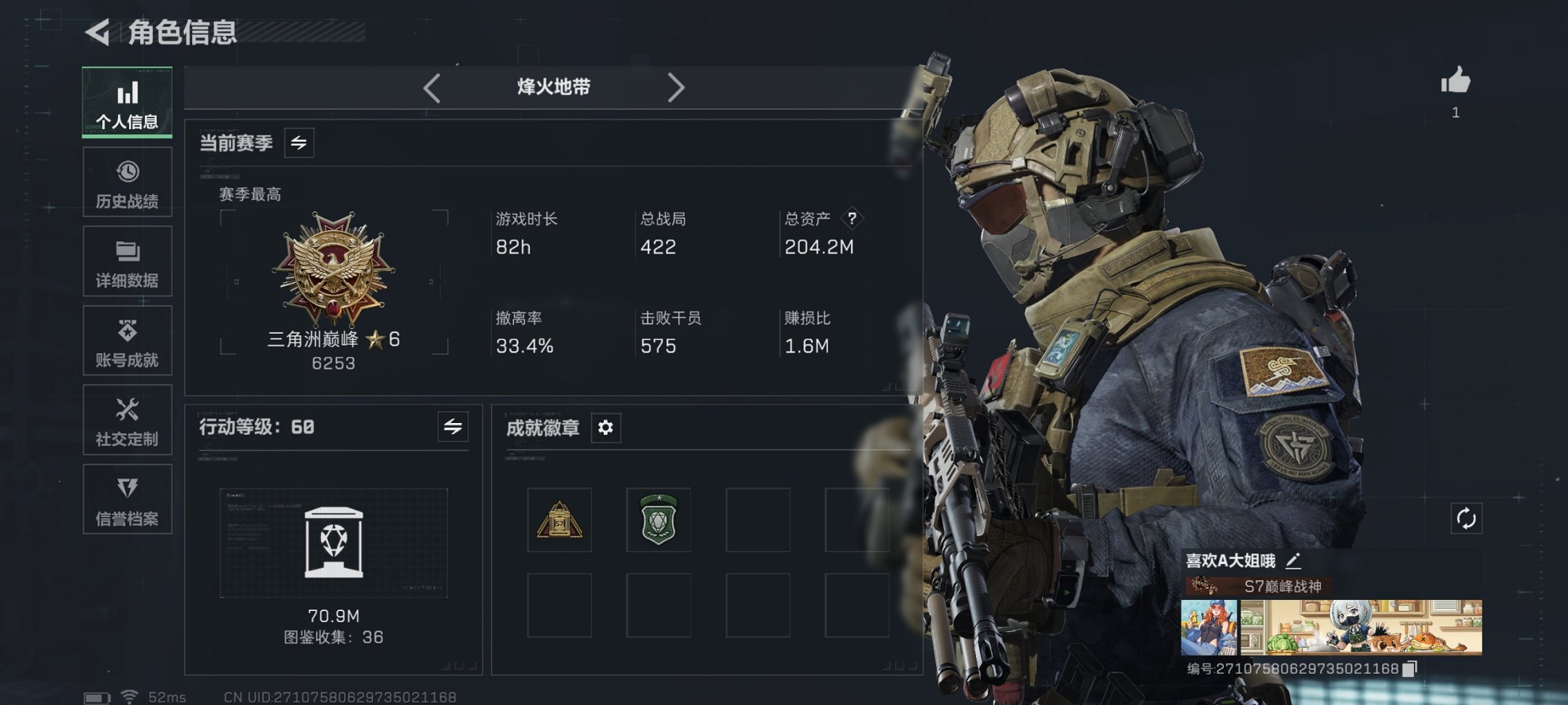View 账号成就 achievements panel

coord(127,340)
